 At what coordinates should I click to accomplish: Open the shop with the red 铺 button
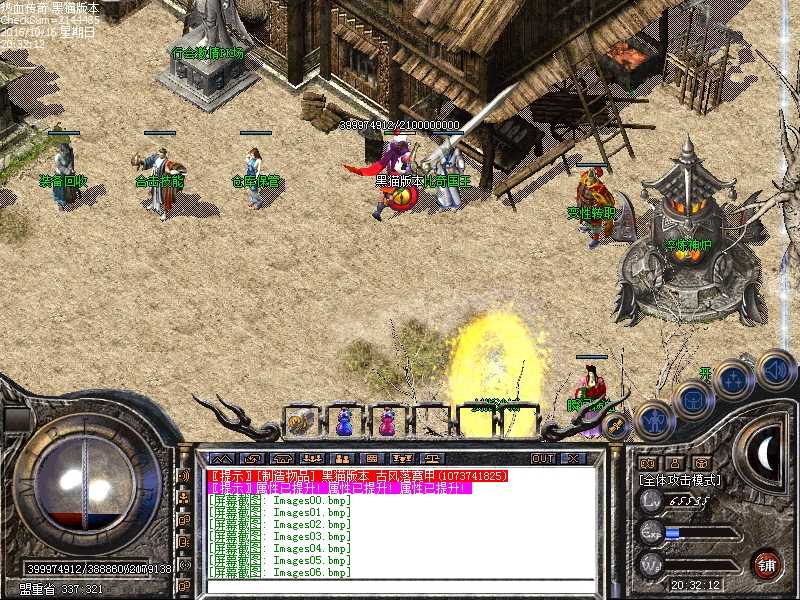click(x=767, y=563)
